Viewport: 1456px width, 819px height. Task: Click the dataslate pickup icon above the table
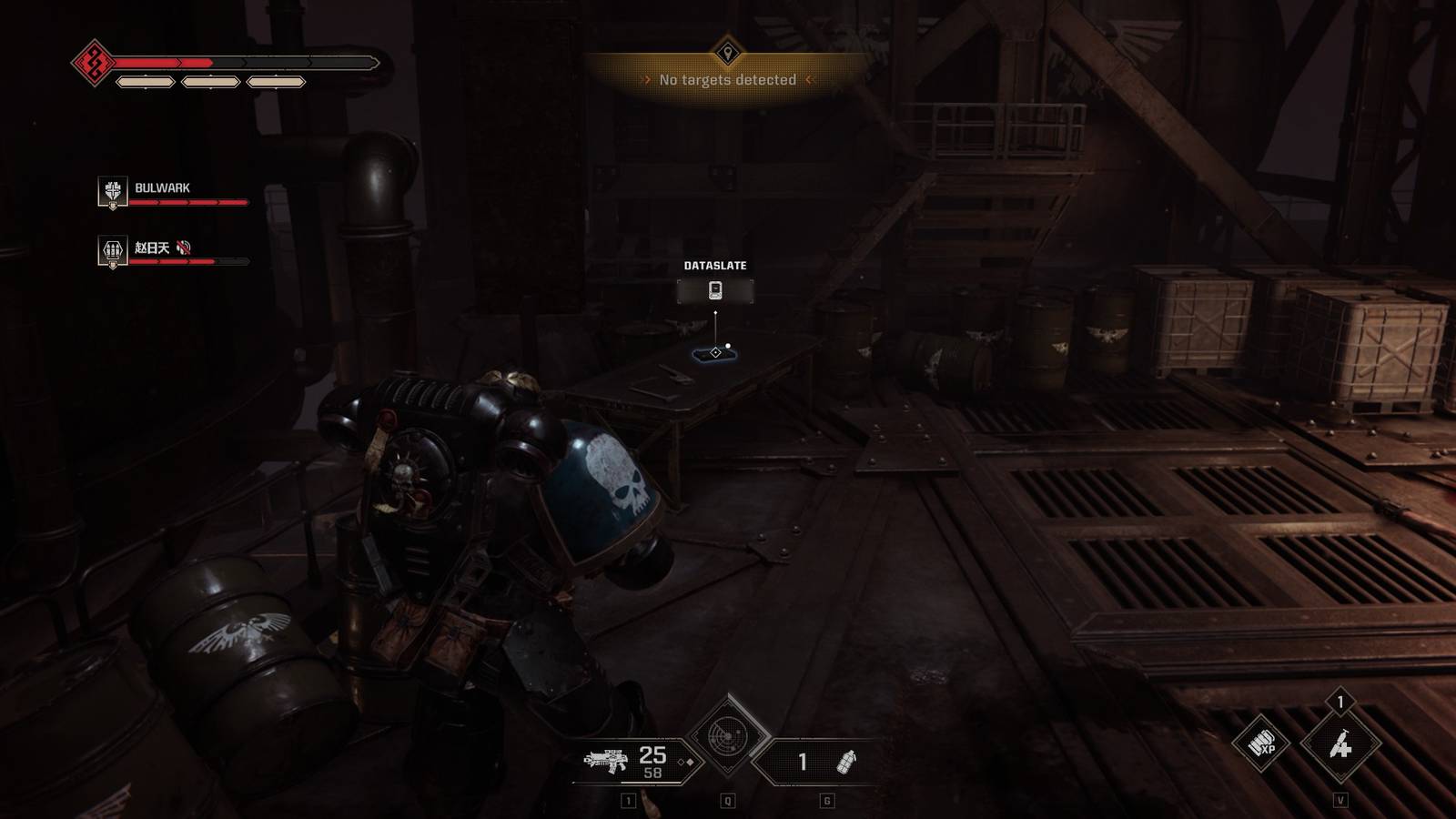(x=714, y=290)
